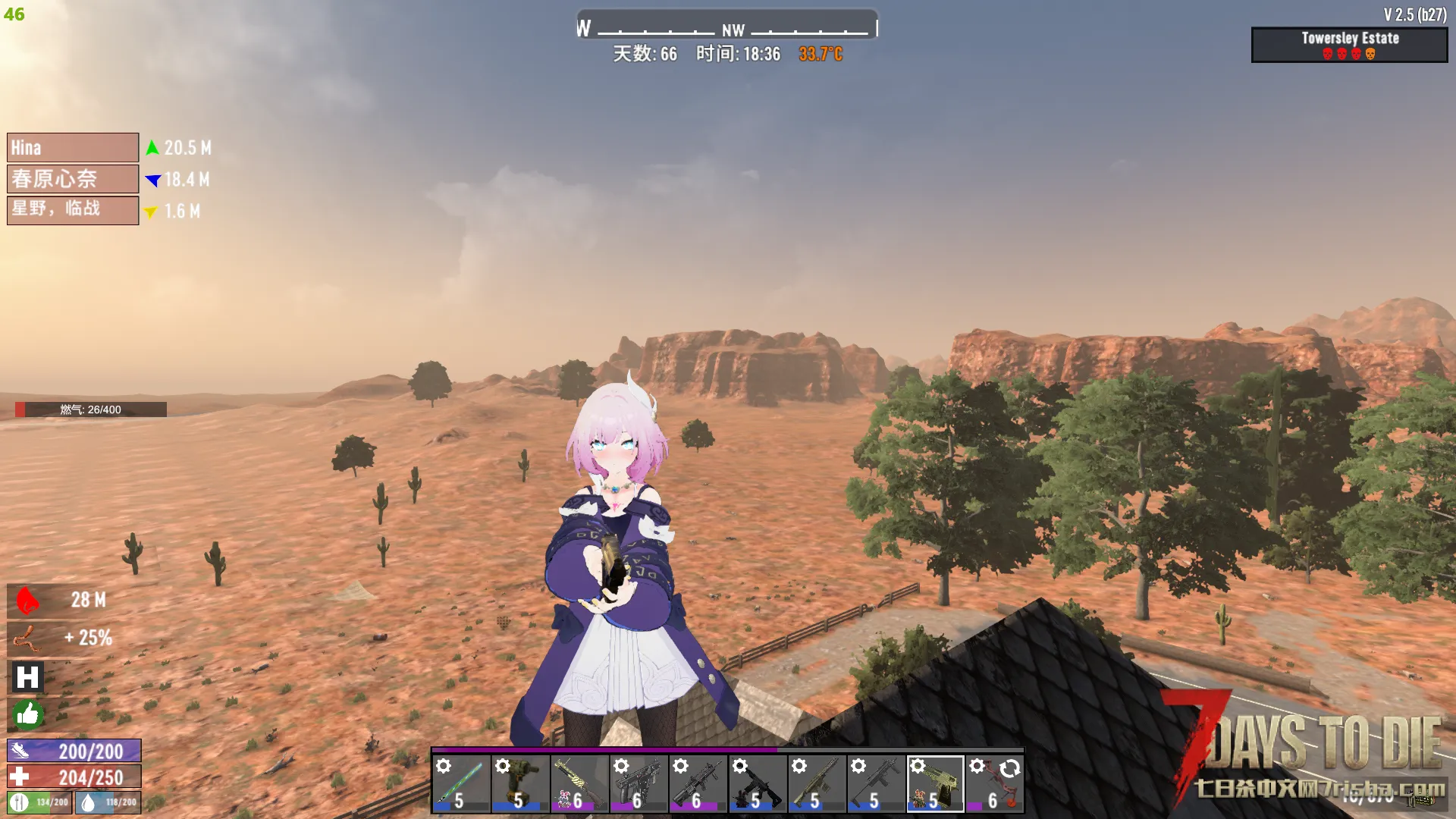Click party member Hina's name plate

click(x=73, y=148)
